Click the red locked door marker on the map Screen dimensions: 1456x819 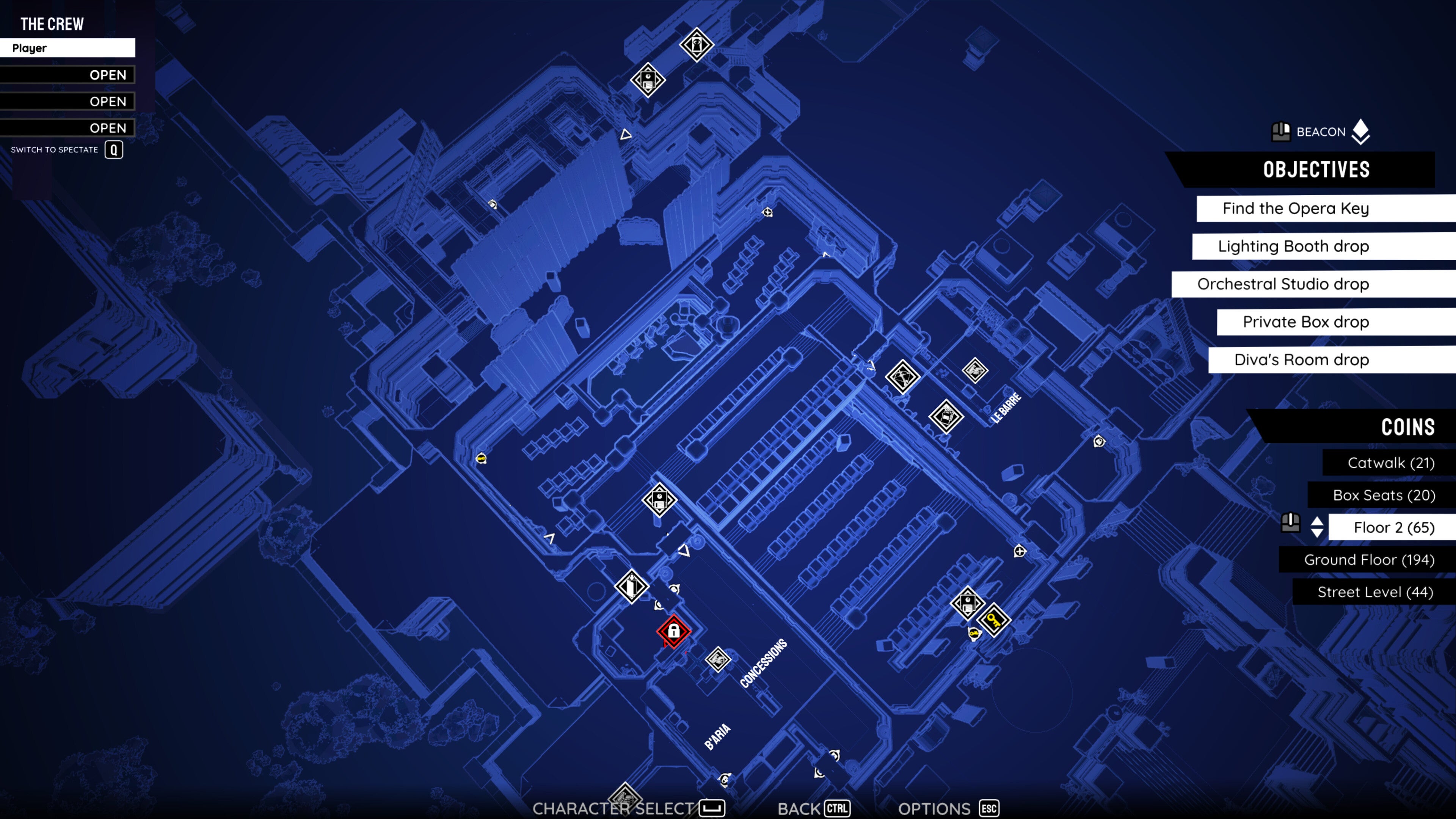click(x=674, y=632)
